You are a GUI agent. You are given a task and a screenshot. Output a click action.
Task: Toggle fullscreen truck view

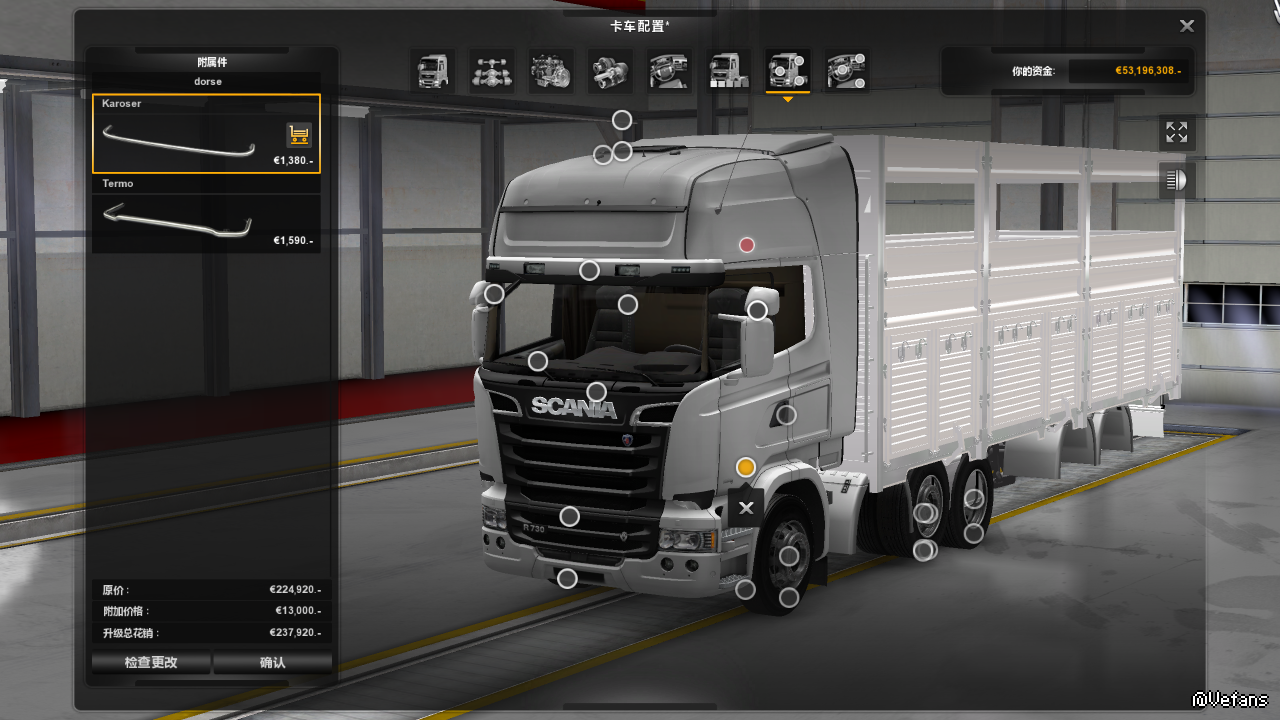point(1176,132)
